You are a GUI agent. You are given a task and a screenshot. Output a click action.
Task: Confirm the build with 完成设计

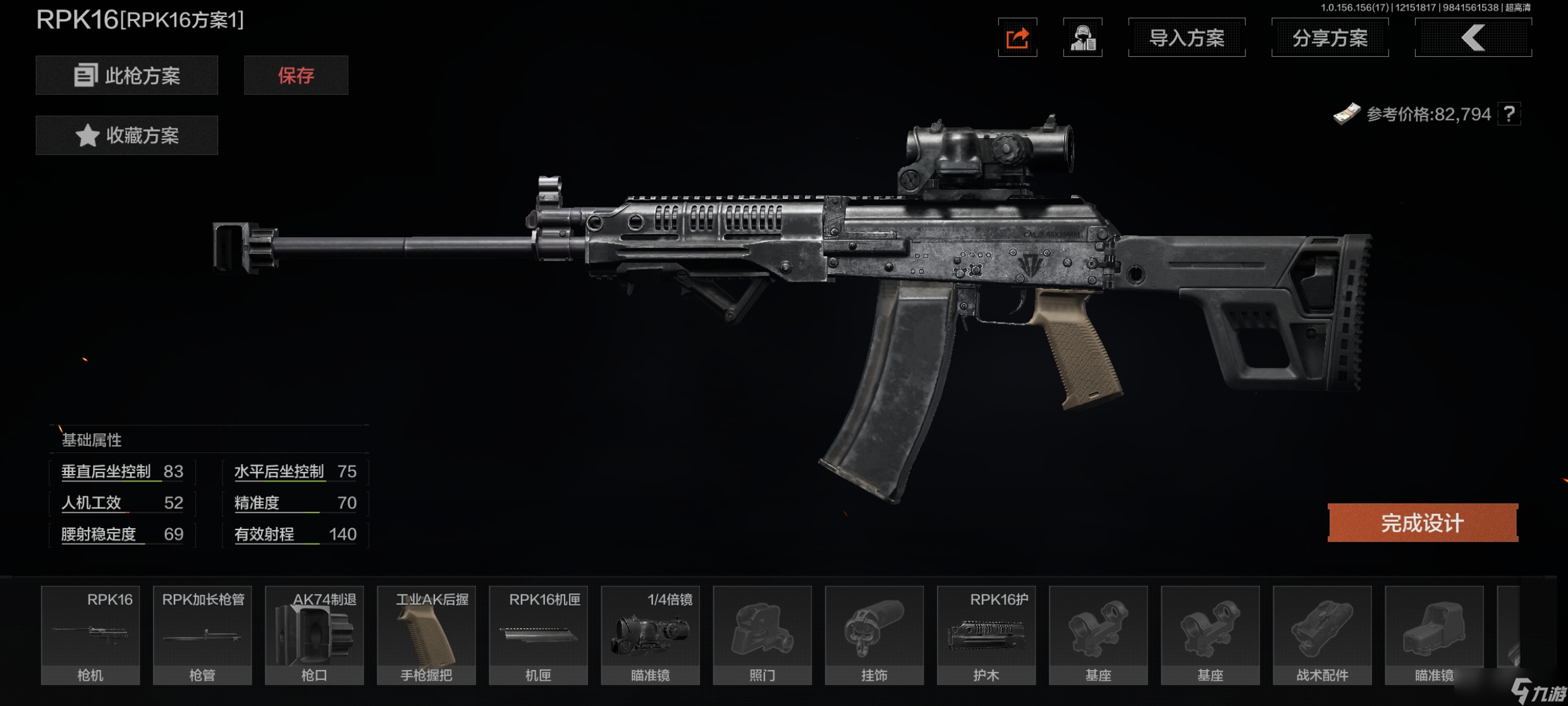coord(1422,523)
